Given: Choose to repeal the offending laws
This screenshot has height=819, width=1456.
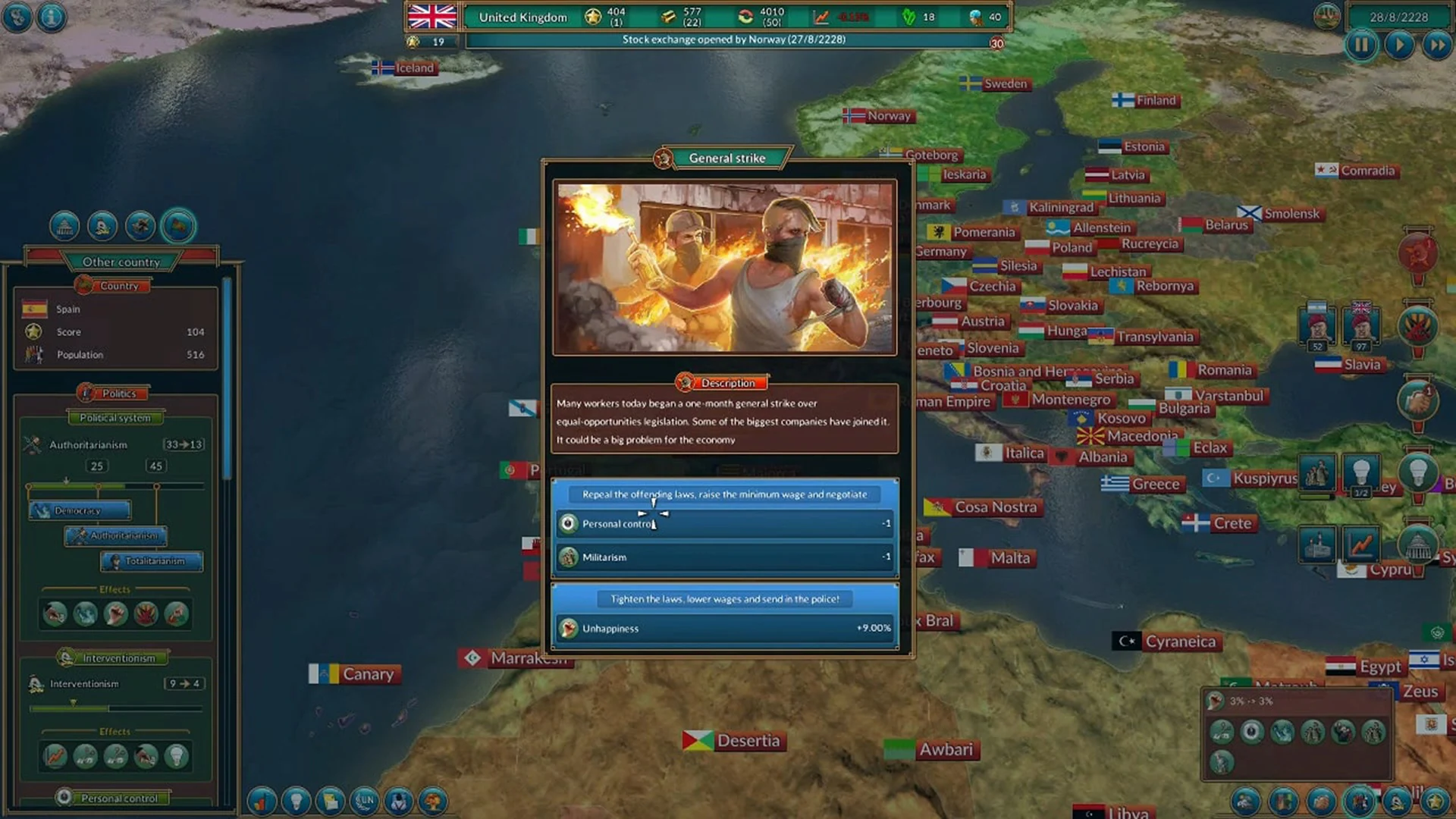Looking at the screenshot, I should (723, 494).
